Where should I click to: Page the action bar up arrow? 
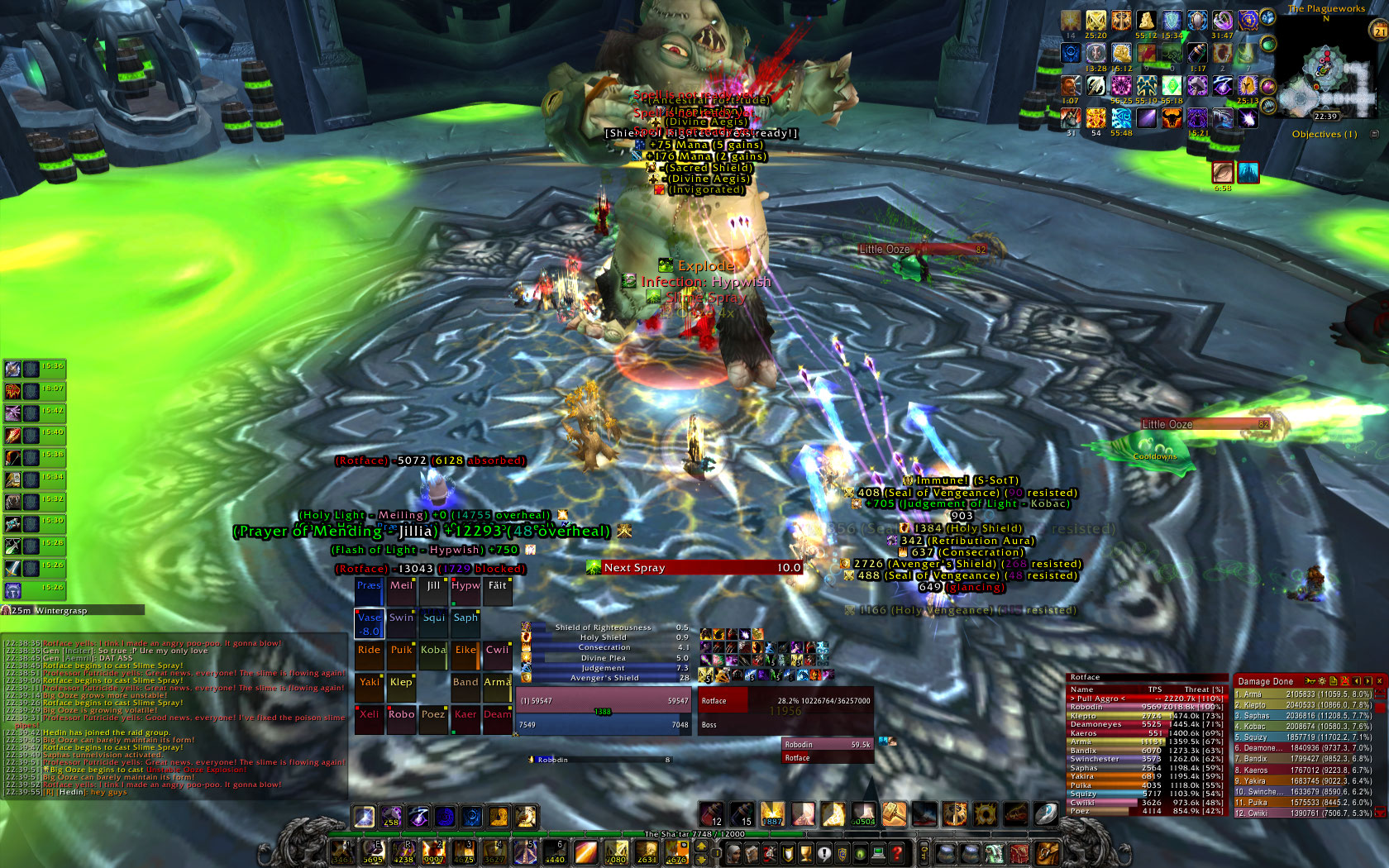click(701, 846)
